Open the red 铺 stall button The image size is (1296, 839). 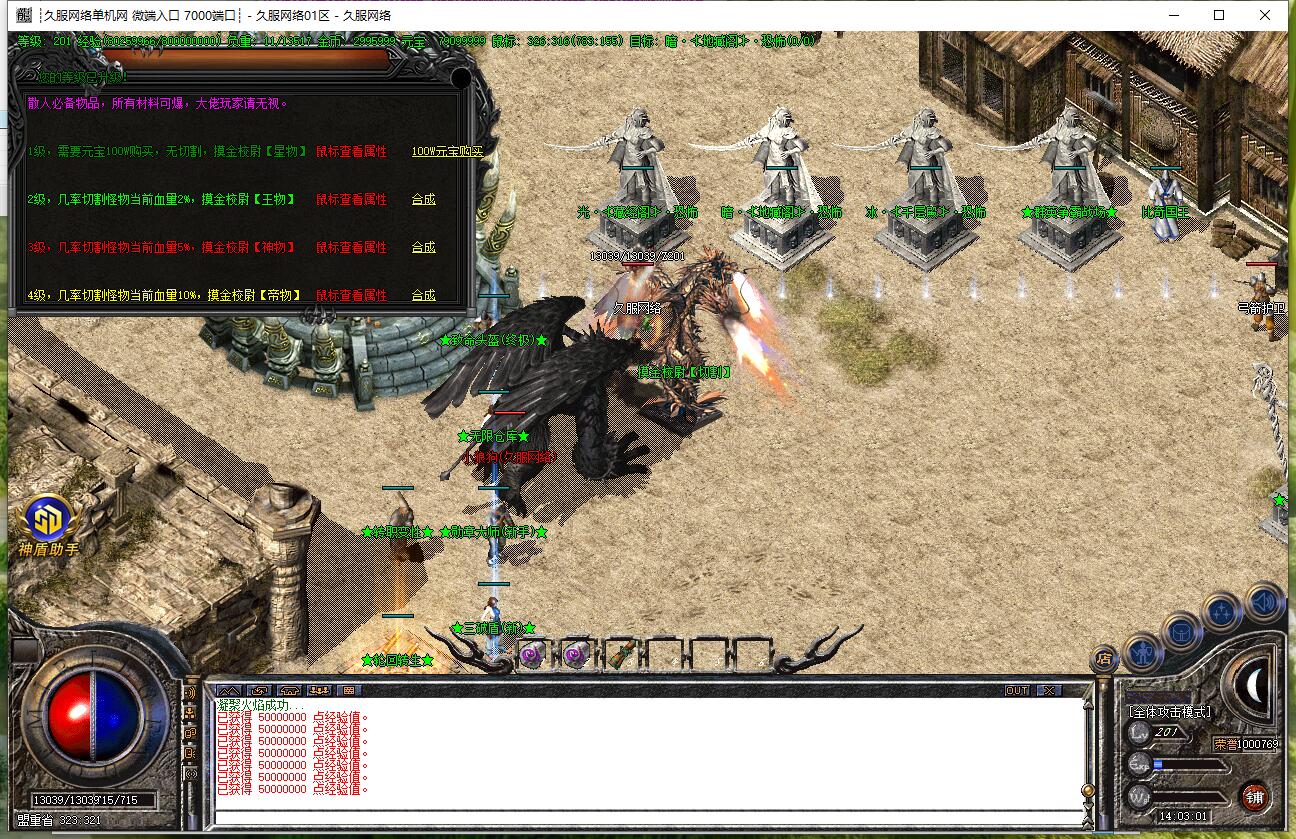point(1255,797)
